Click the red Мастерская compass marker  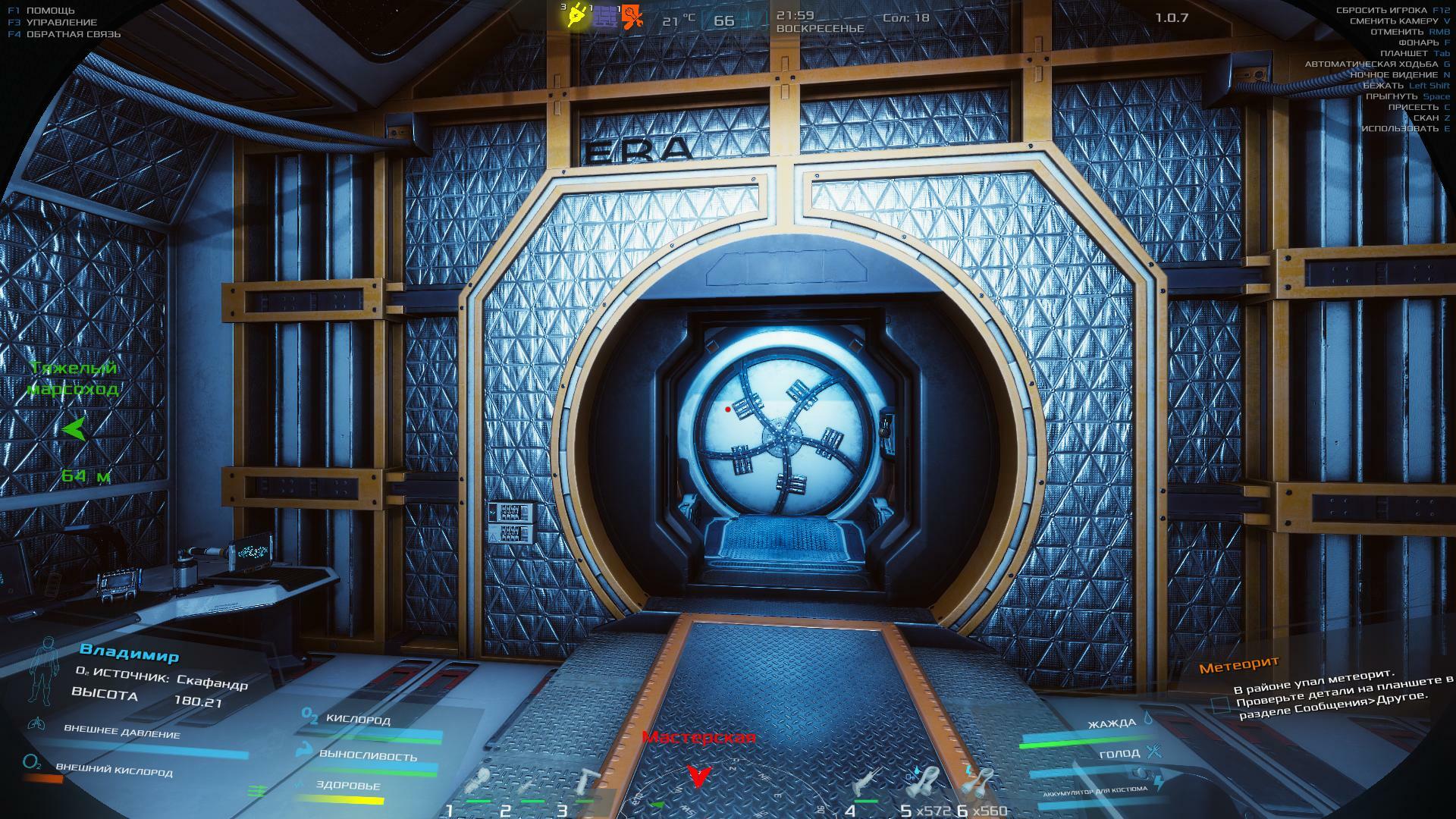point(699,774)
